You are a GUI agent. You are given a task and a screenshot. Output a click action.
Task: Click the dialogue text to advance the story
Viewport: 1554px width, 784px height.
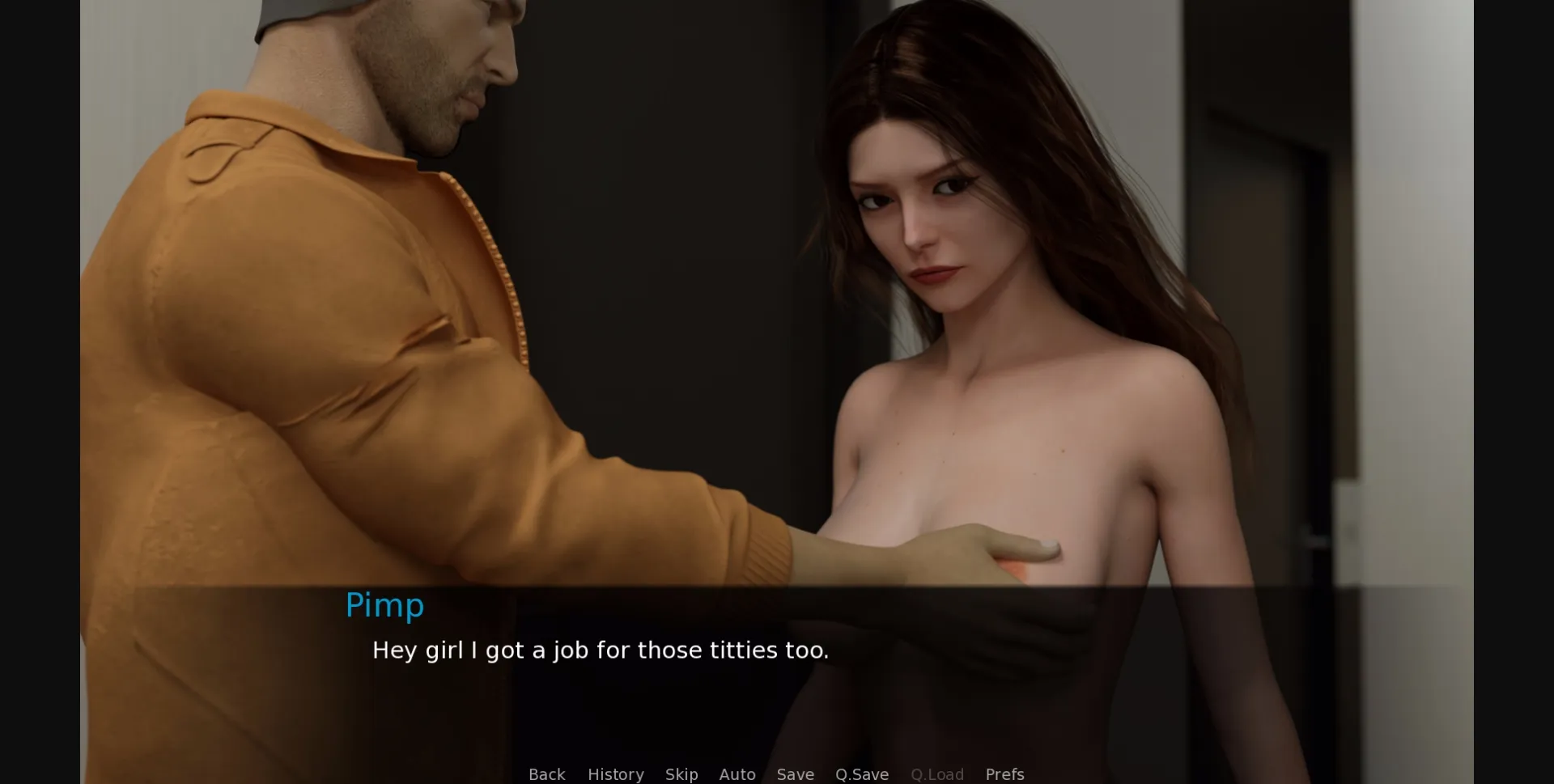[600, 650]
